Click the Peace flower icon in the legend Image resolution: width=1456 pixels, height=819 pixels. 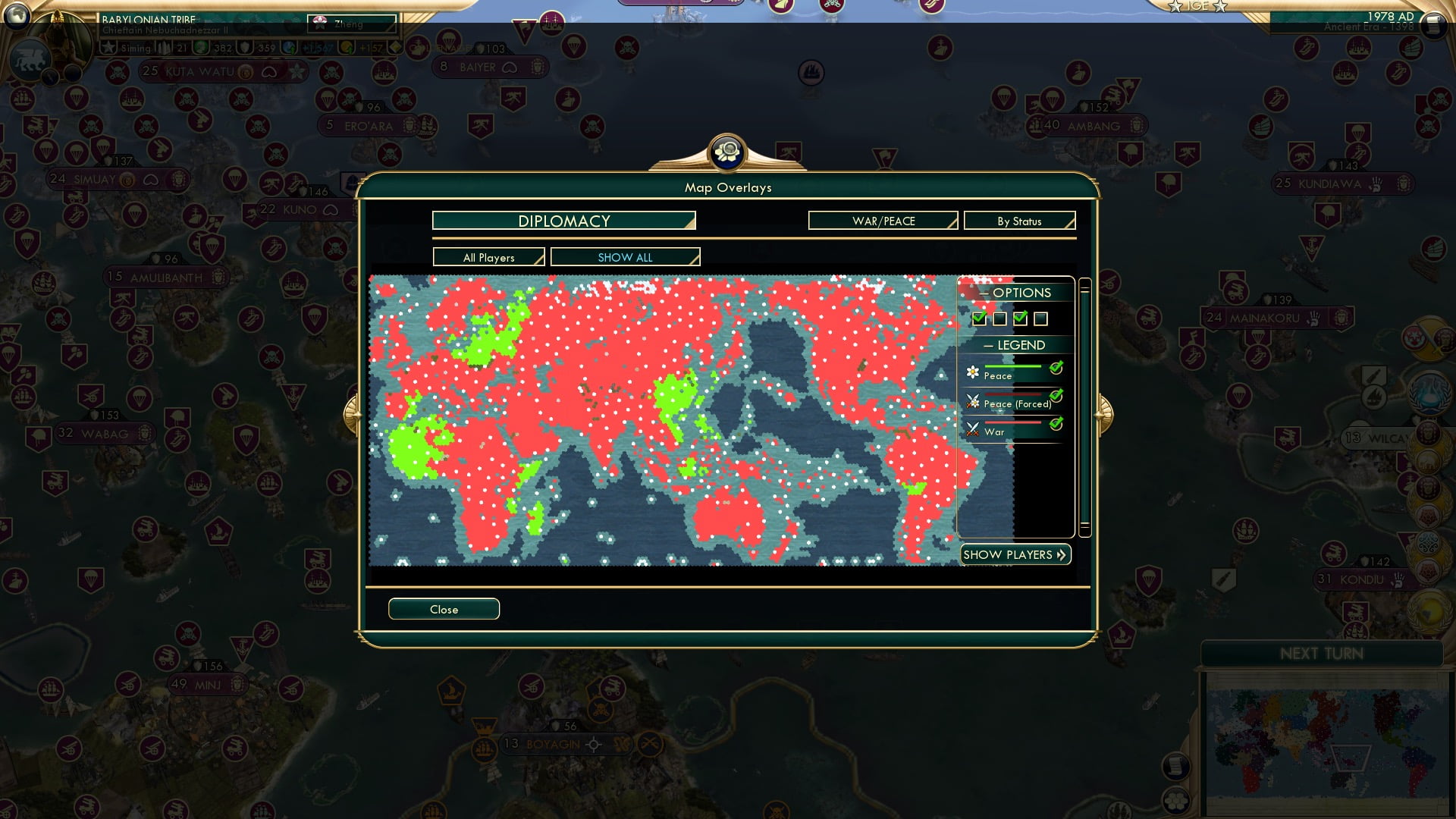973,371
